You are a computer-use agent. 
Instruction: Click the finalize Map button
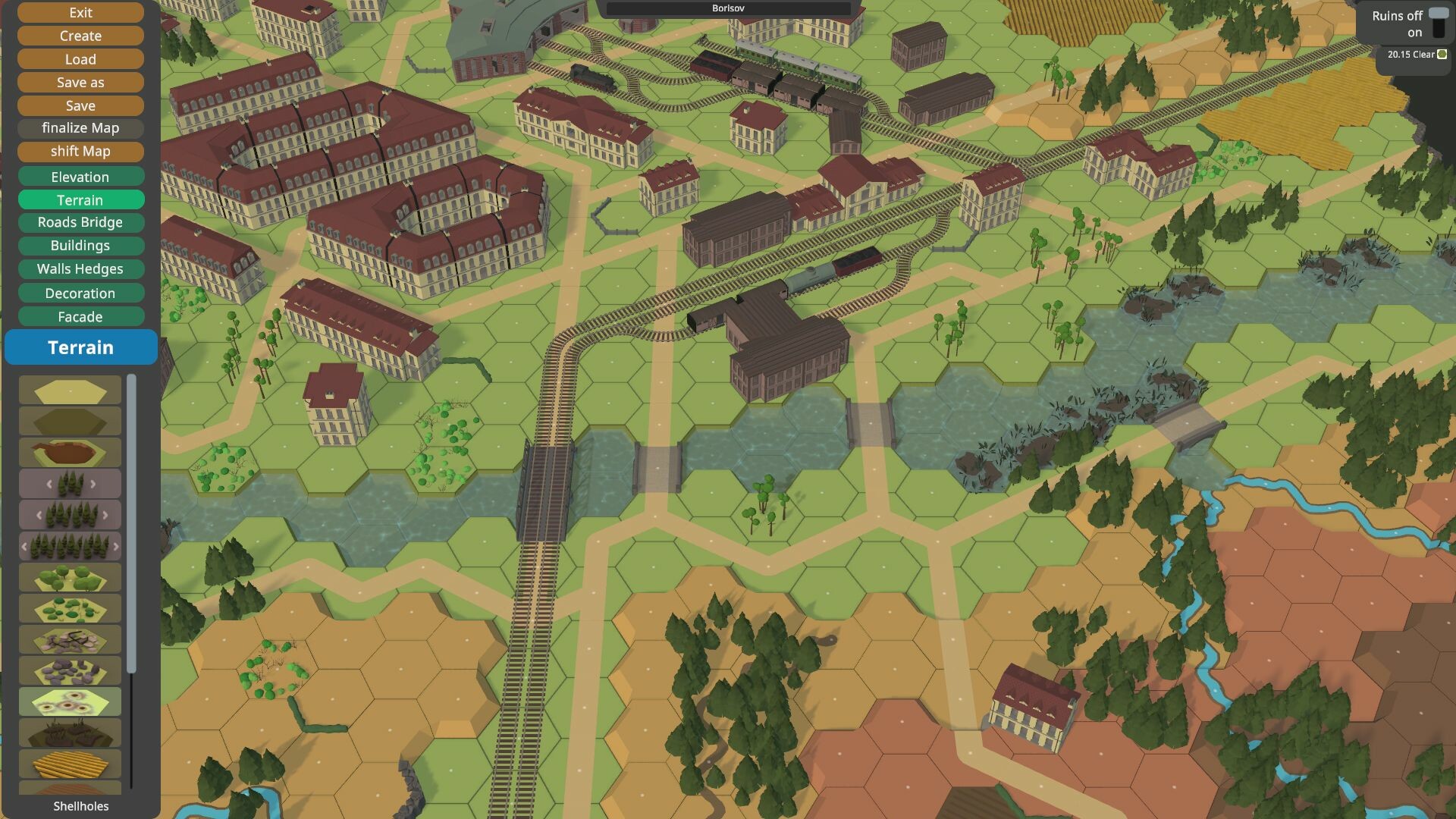coord(80,128)
